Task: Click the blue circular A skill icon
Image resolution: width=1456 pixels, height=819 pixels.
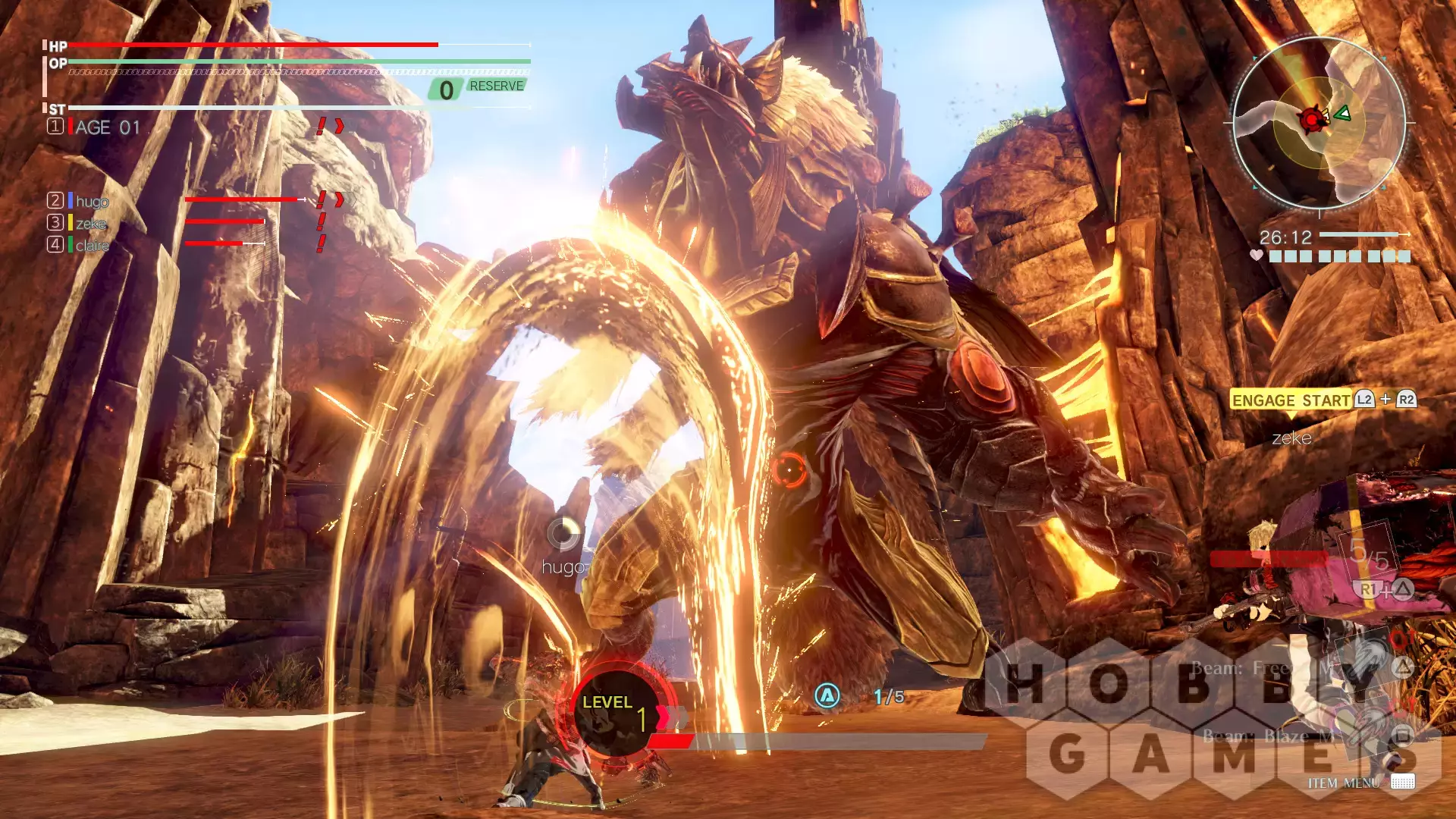Action: point(827,695)
